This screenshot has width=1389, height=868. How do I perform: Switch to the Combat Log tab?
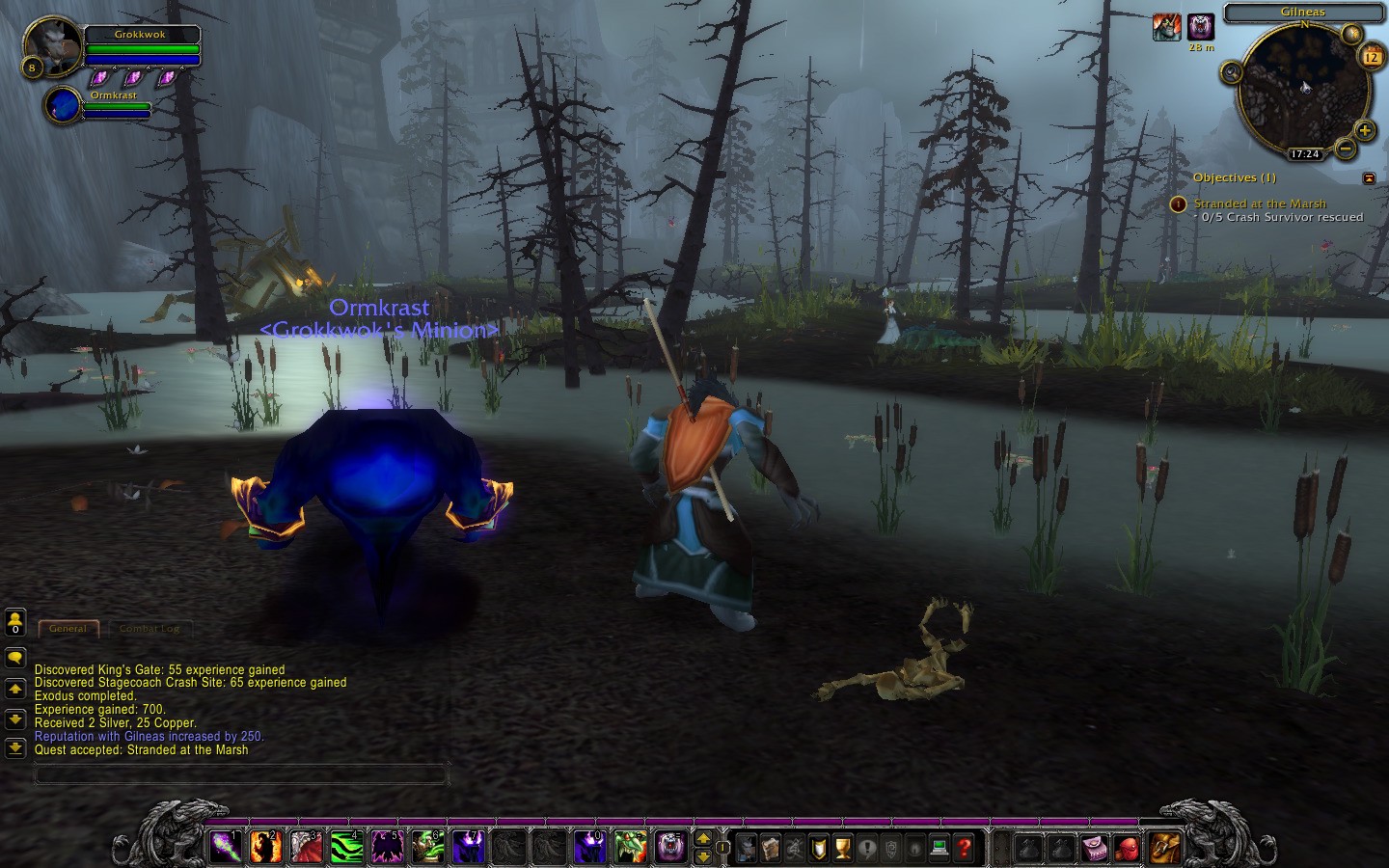coord(150,629)
